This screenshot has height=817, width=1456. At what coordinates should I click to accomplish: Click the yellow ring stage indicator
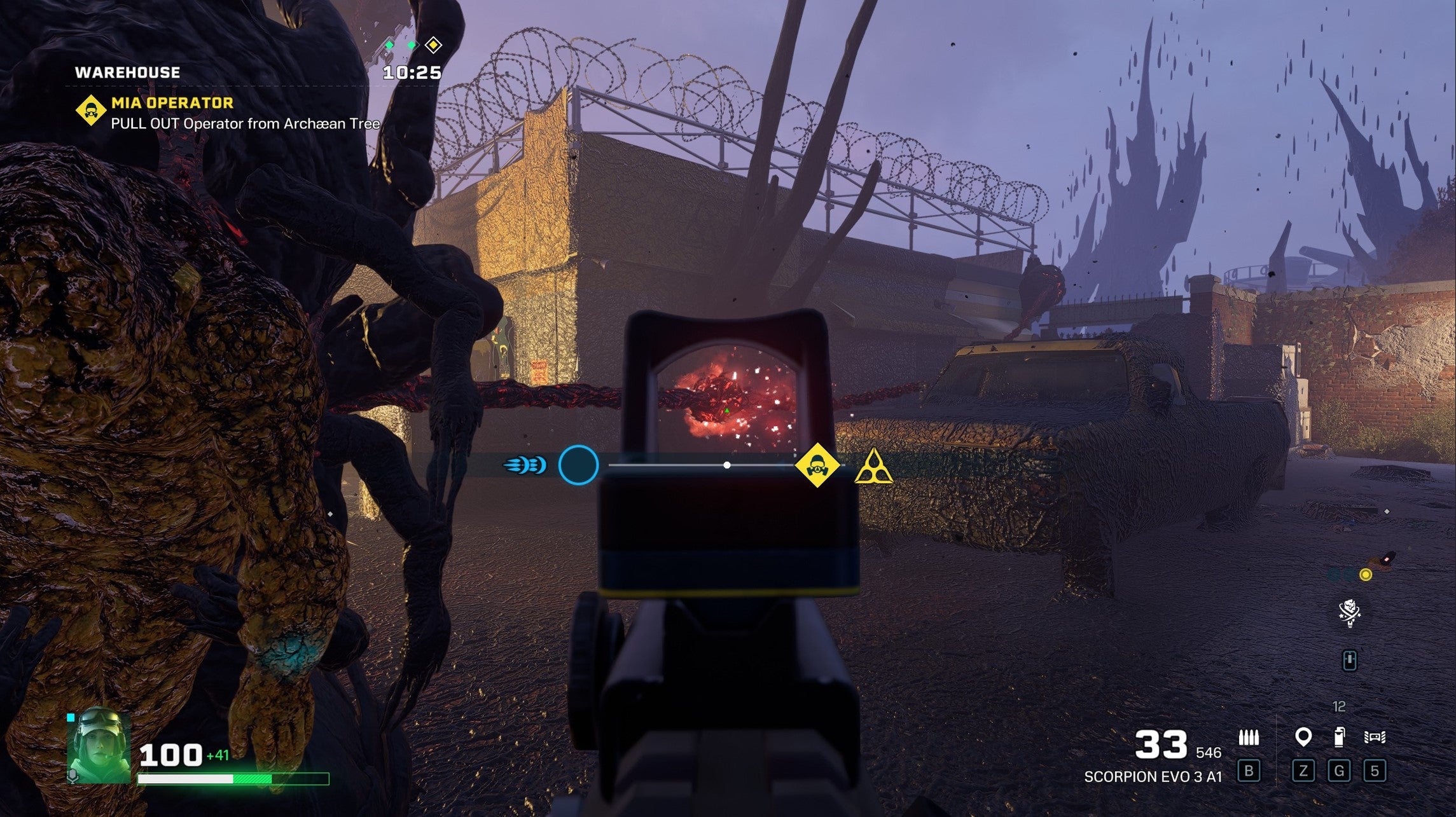[x=1365, y=575]
